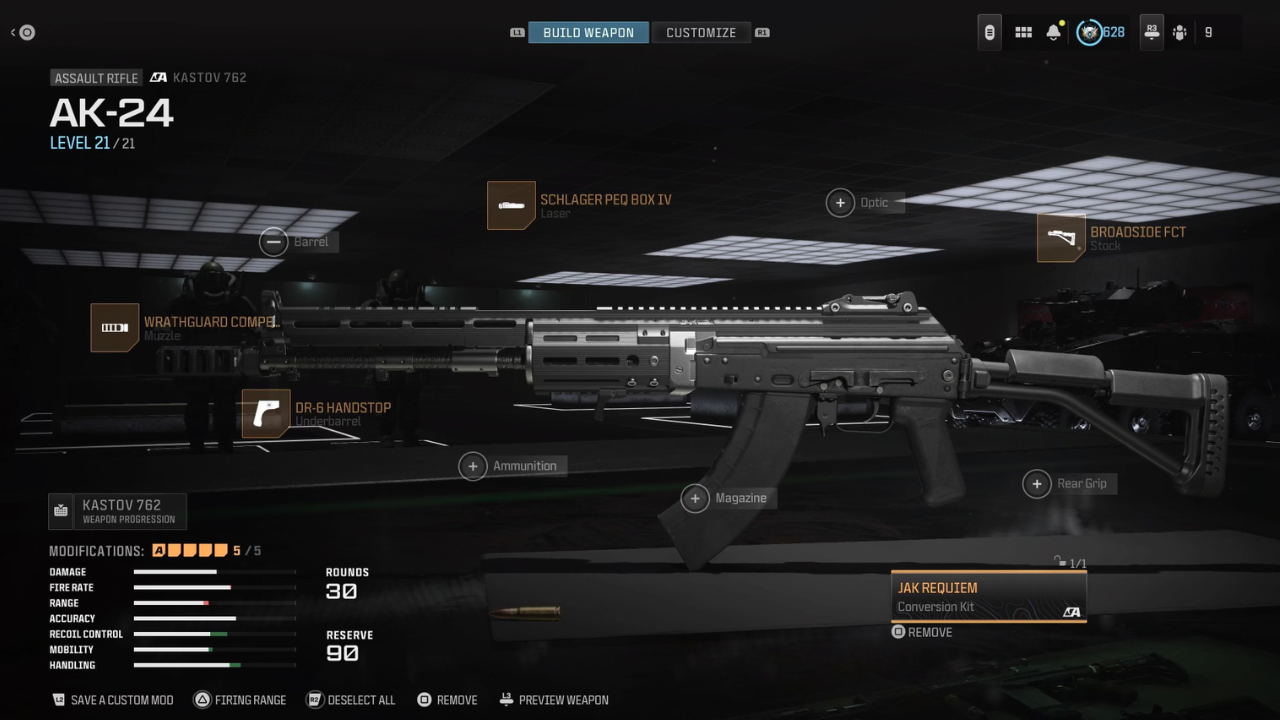Open the DR-6 Handstop underbarrel slot

coord(266,414)
